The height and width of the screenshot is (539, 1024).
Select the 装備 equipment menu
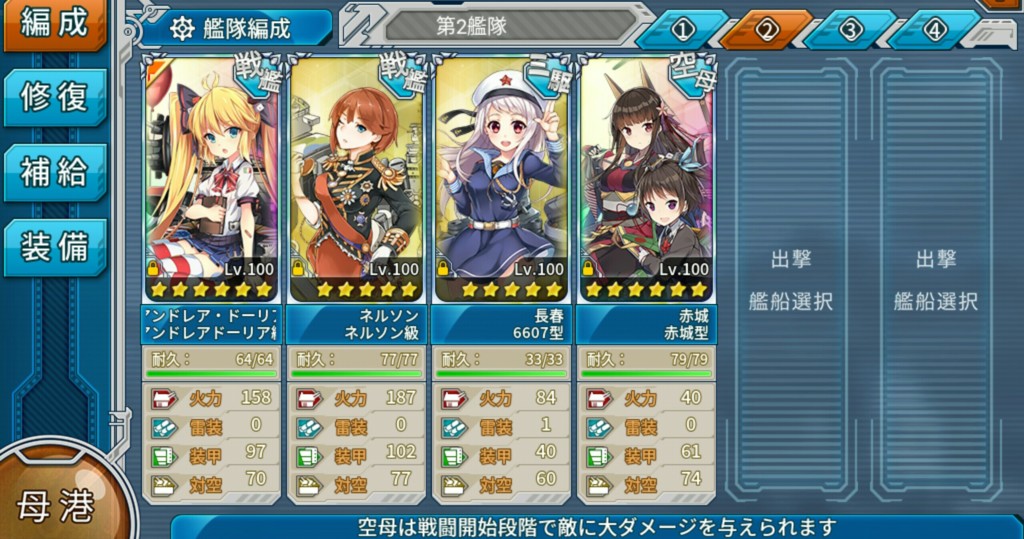tap(54, 246)
